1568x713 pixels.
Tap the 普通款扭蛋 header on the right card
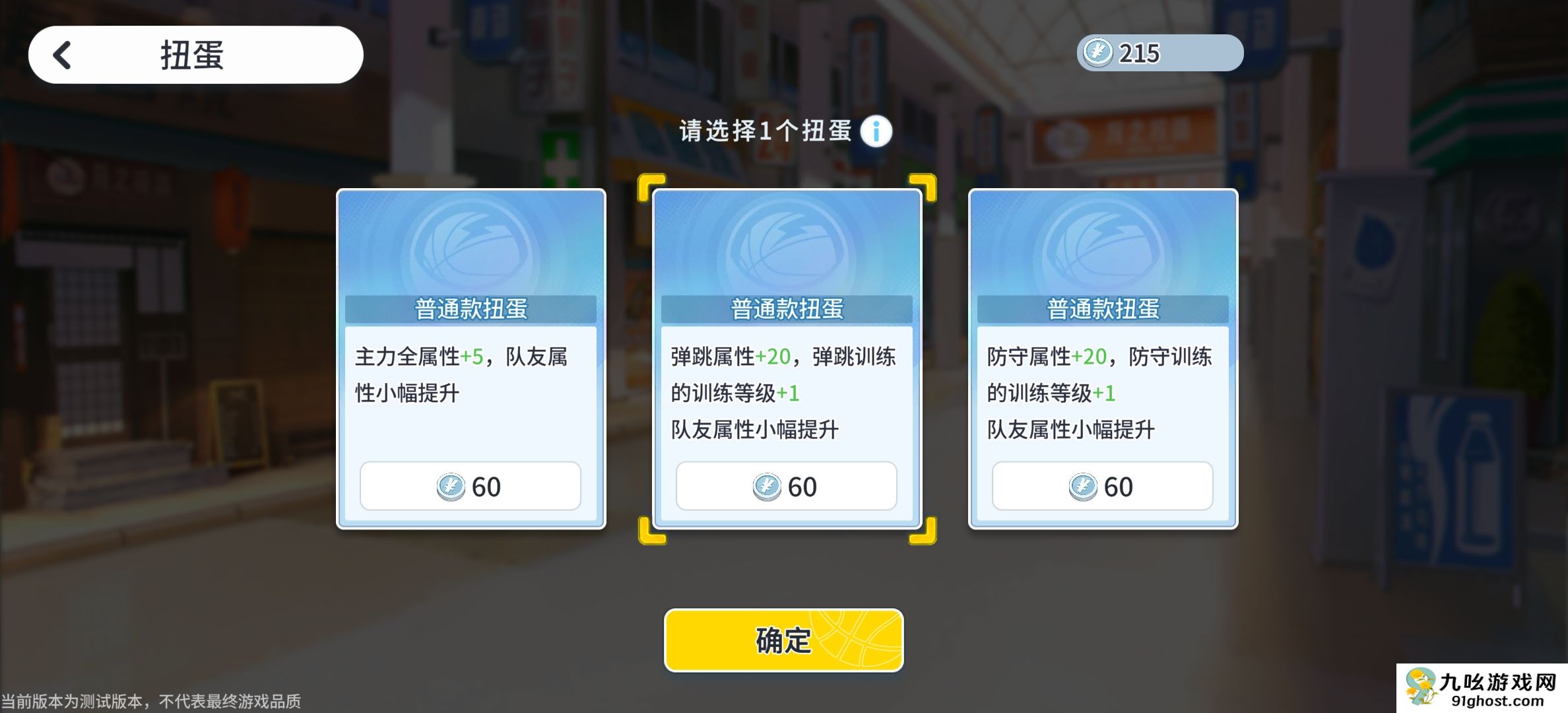click(x=1103, y=309)
